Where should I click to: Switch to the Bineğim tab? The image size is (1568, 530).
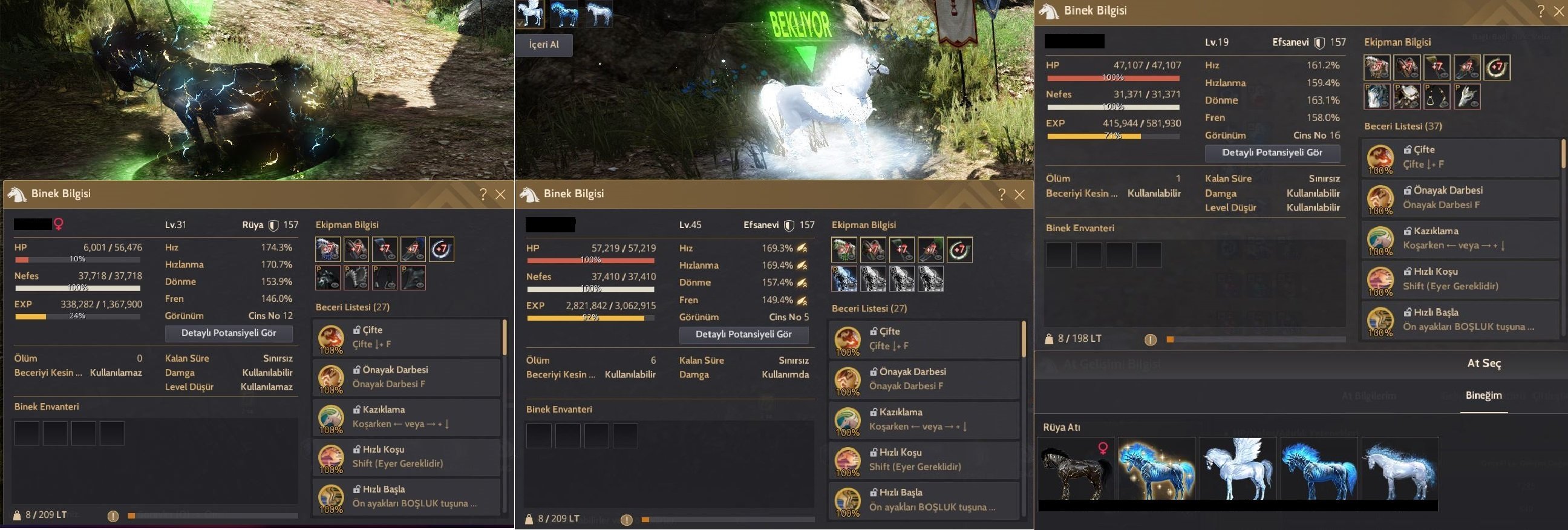pos(1483,395)
